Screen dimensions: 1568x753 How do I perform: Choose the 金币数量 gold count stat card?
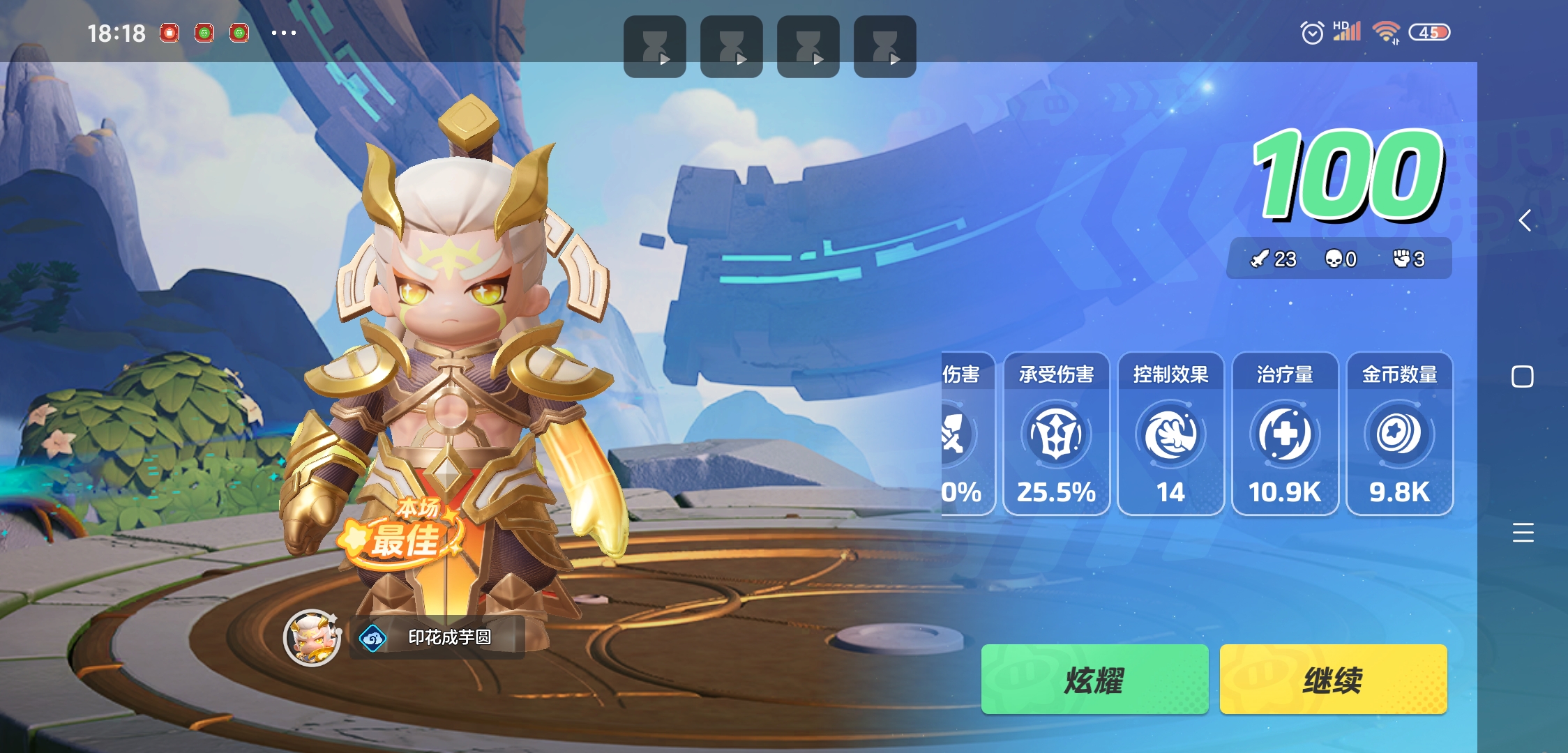tap(1399, 434)
